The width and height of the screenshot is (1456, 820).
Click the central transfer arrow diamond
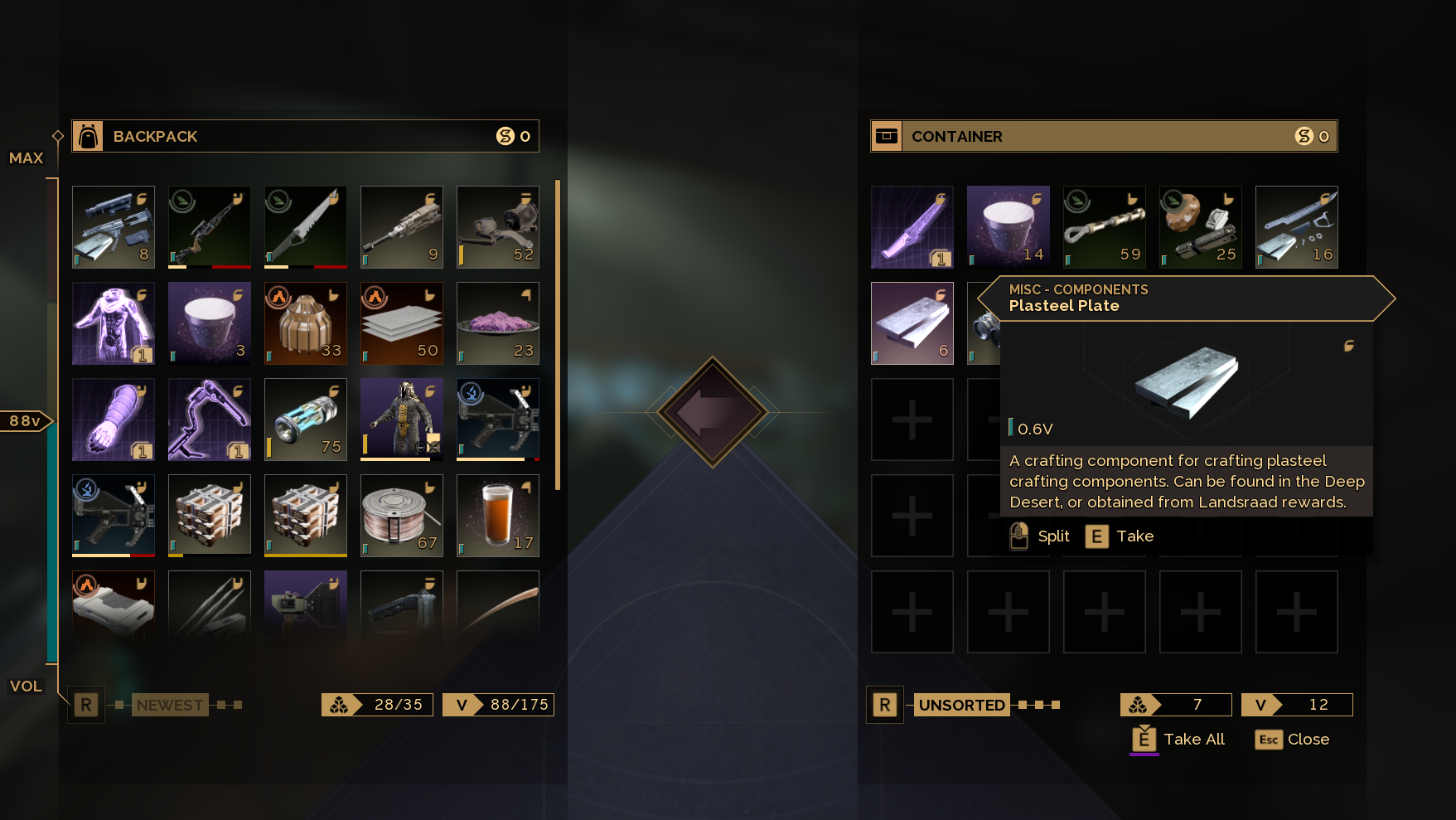point(713,411)
